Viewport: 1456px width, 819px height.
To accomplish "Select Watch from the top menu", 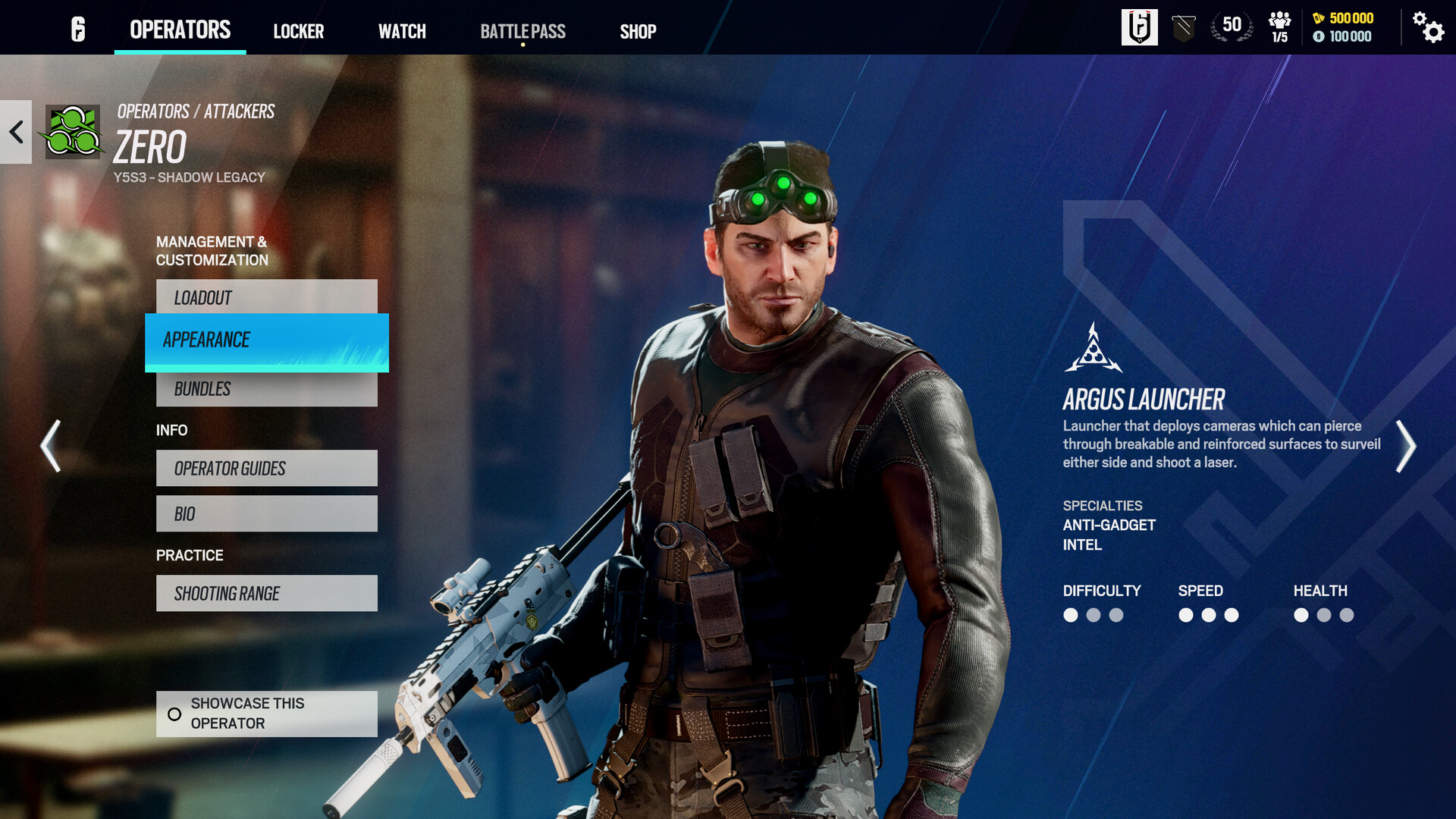I will click(x=403, y=31).
